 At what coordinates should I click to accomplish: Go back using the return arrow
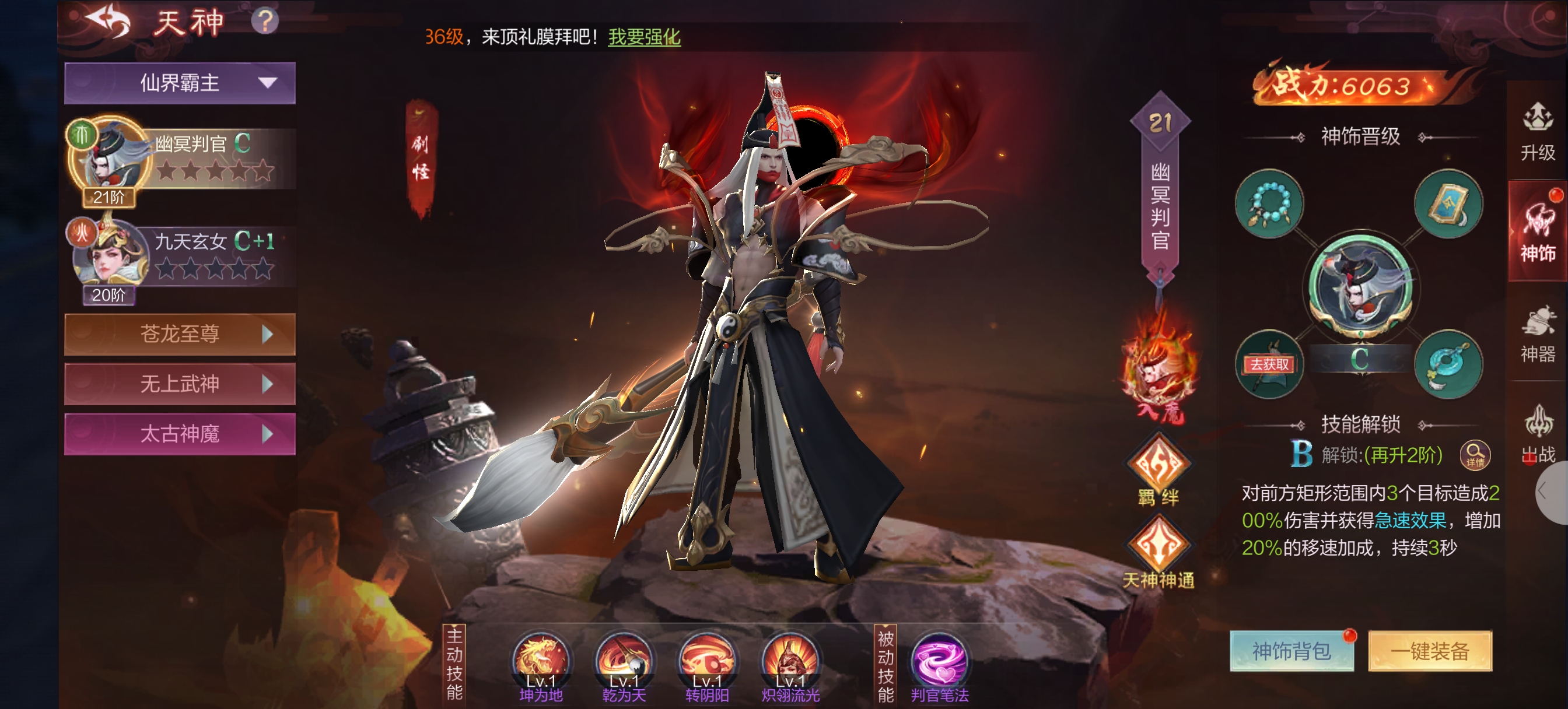pos(108,22)
